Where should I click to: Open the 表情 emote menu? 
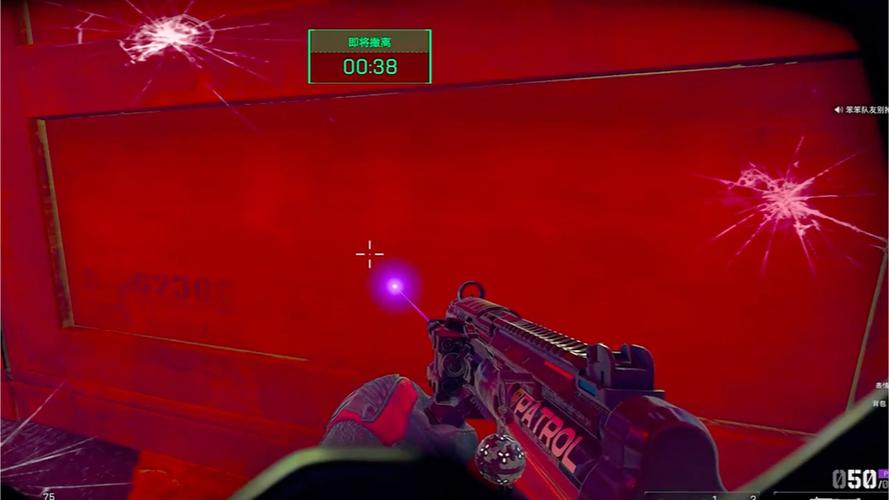(x=882, y=384)
